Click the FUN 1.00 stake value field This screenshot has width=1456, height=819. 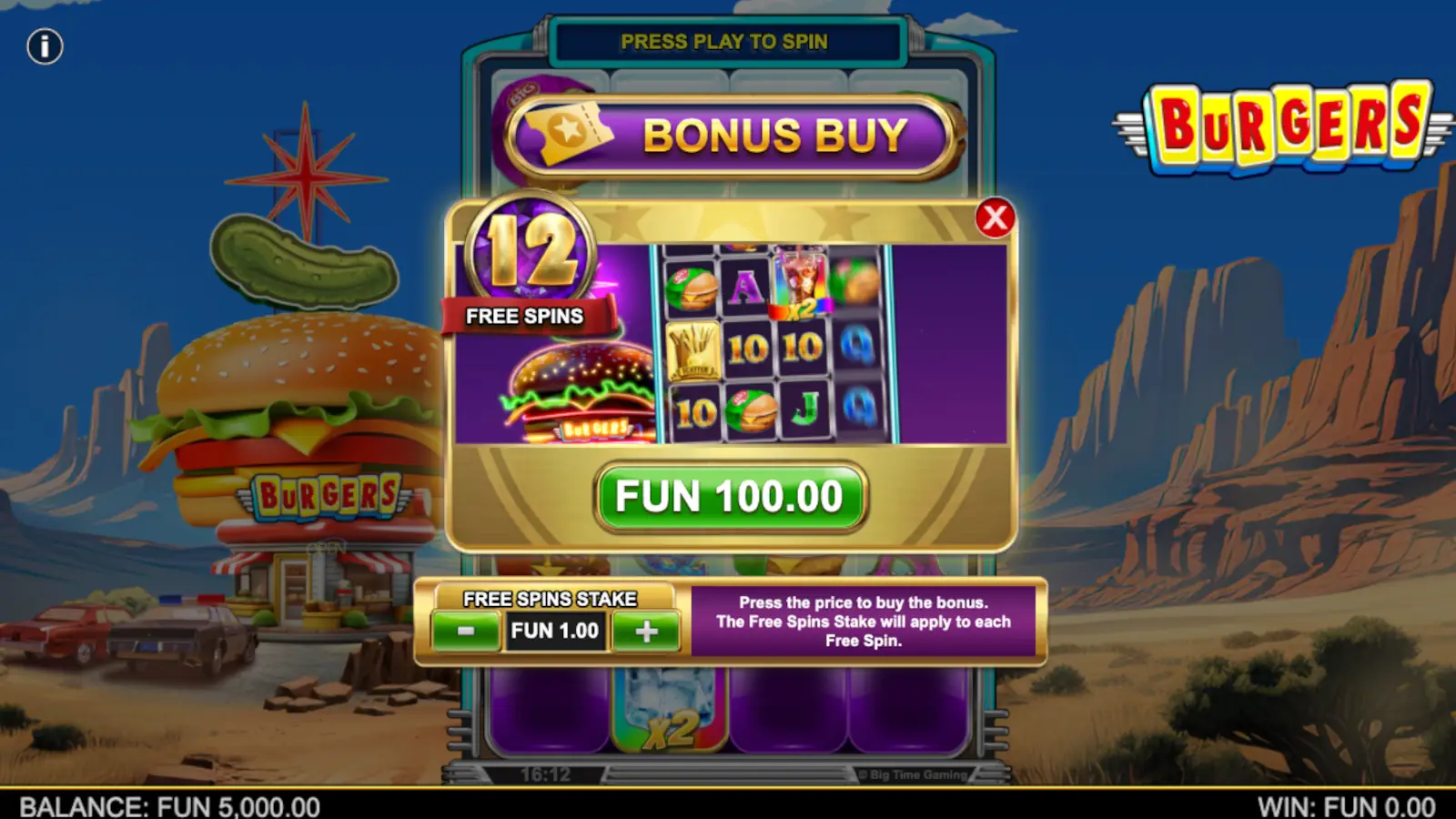556,630
